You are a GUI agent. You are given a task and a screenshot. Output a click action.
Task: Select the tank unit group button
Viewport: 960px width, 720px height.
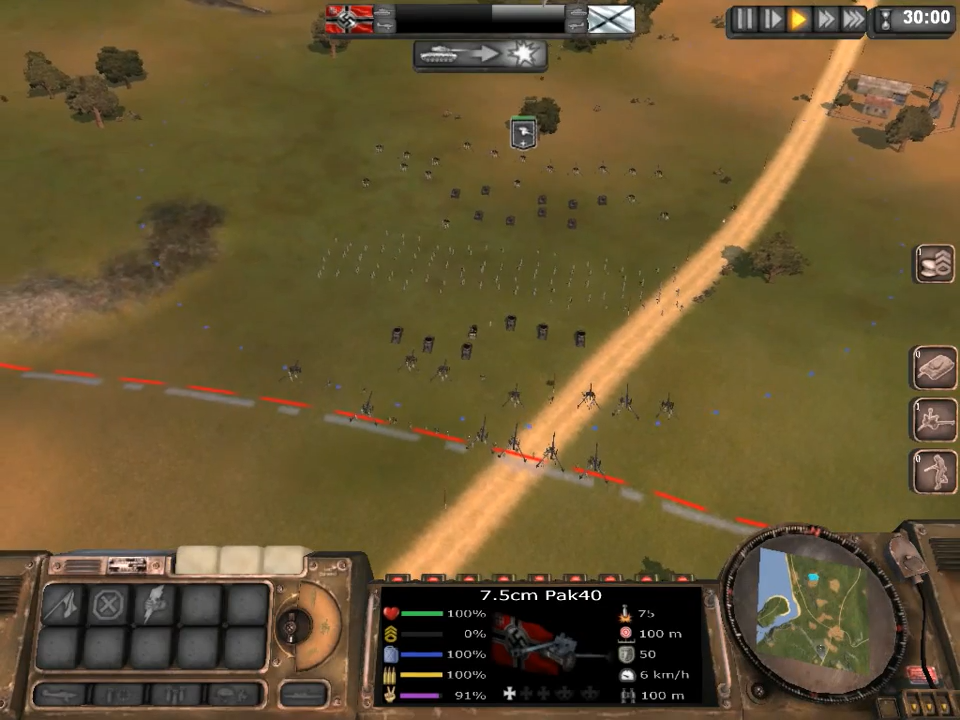tap(935, 367)
